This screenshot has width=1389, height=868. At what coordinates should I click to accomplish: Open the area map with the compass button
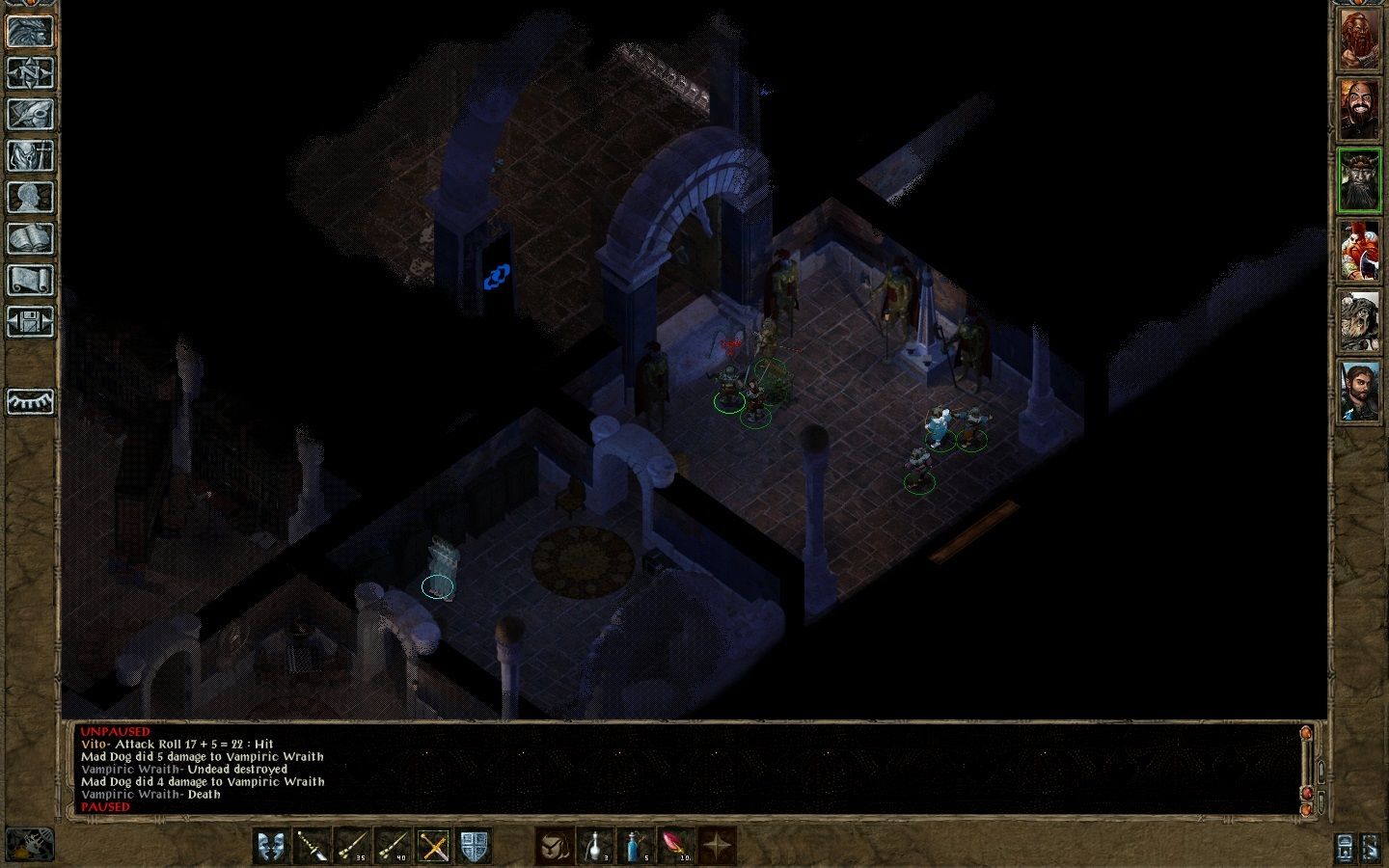tap(30, 72)
